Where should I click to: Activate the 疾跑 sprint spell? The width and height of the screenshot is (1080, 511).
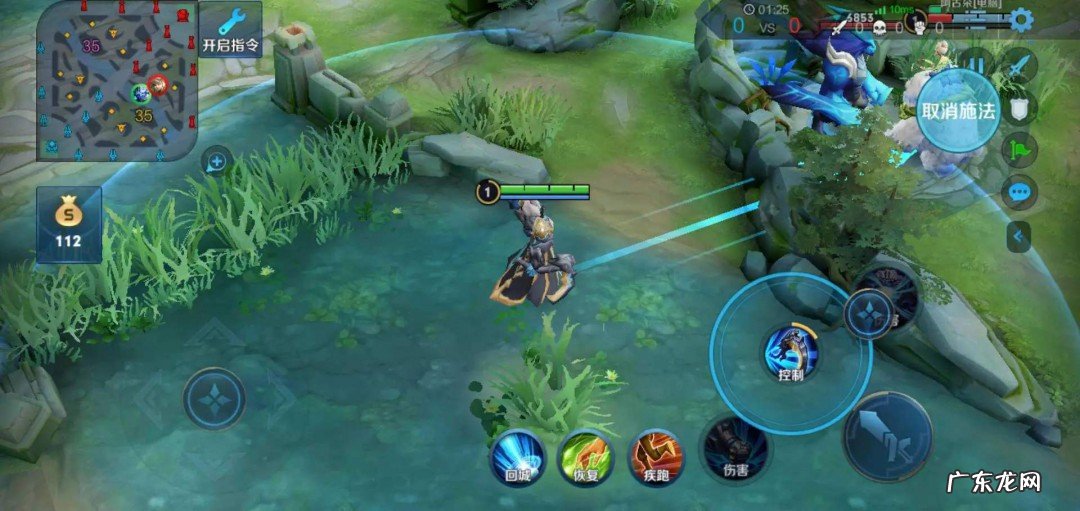click(x=656, y=458)
